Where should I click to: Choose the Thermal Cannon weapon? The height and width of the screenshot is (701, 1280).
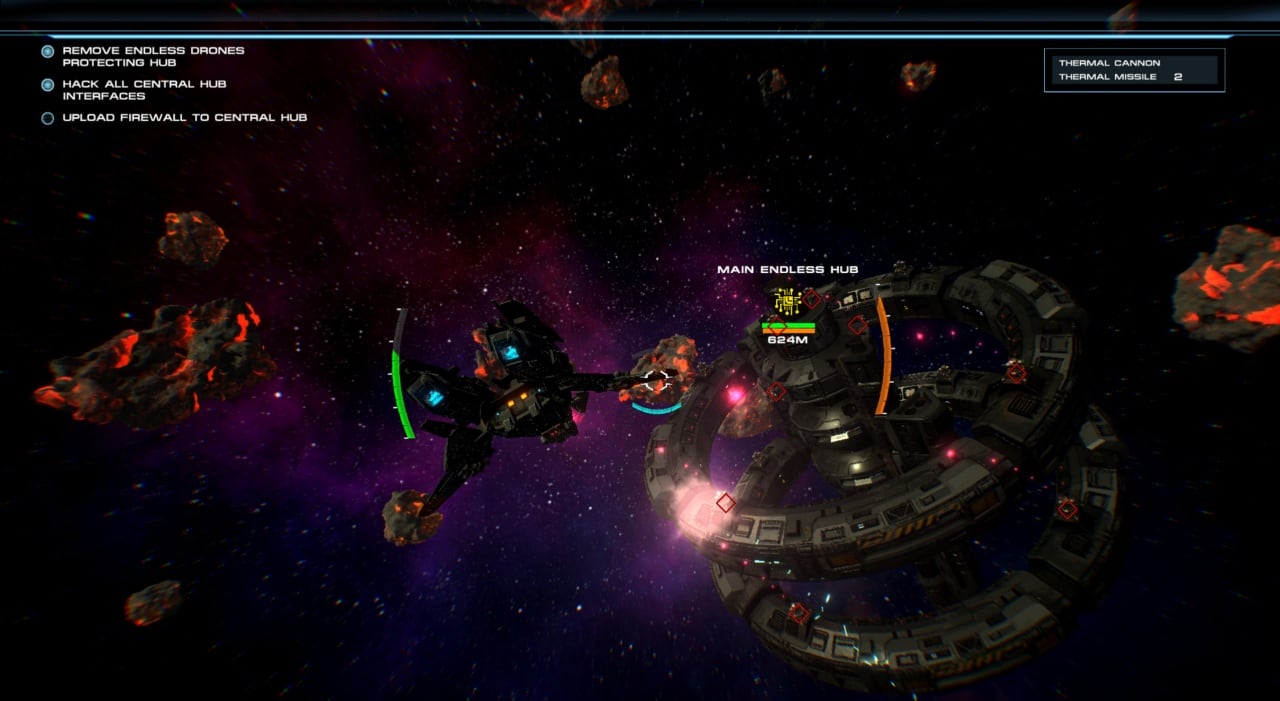coord(1109,63)
